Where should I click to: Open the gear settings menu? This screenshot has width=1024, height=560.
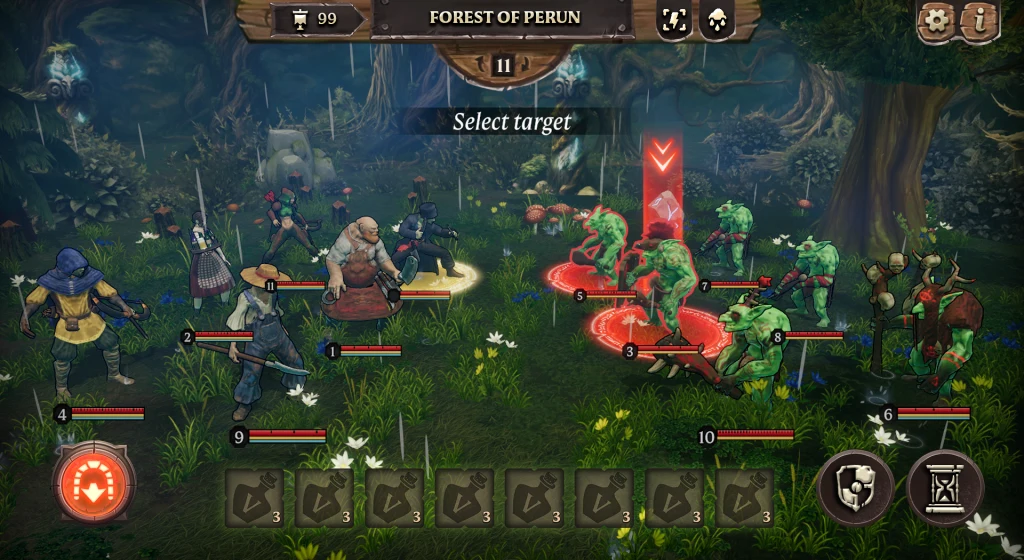pyautogui.click(x=937, y=21)
